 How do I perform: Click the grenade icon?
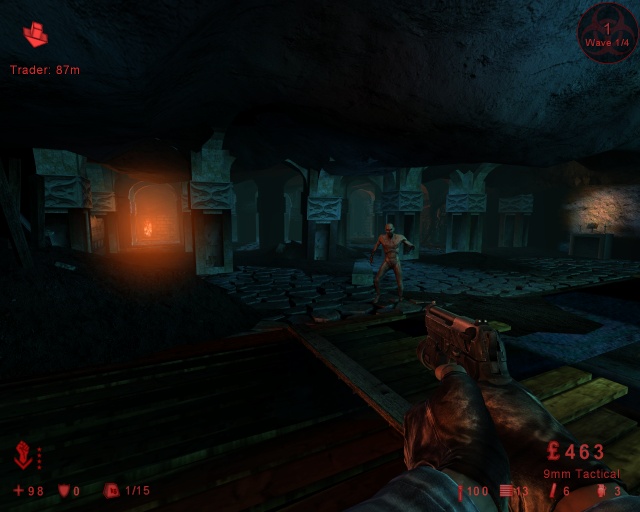[601, 491]
